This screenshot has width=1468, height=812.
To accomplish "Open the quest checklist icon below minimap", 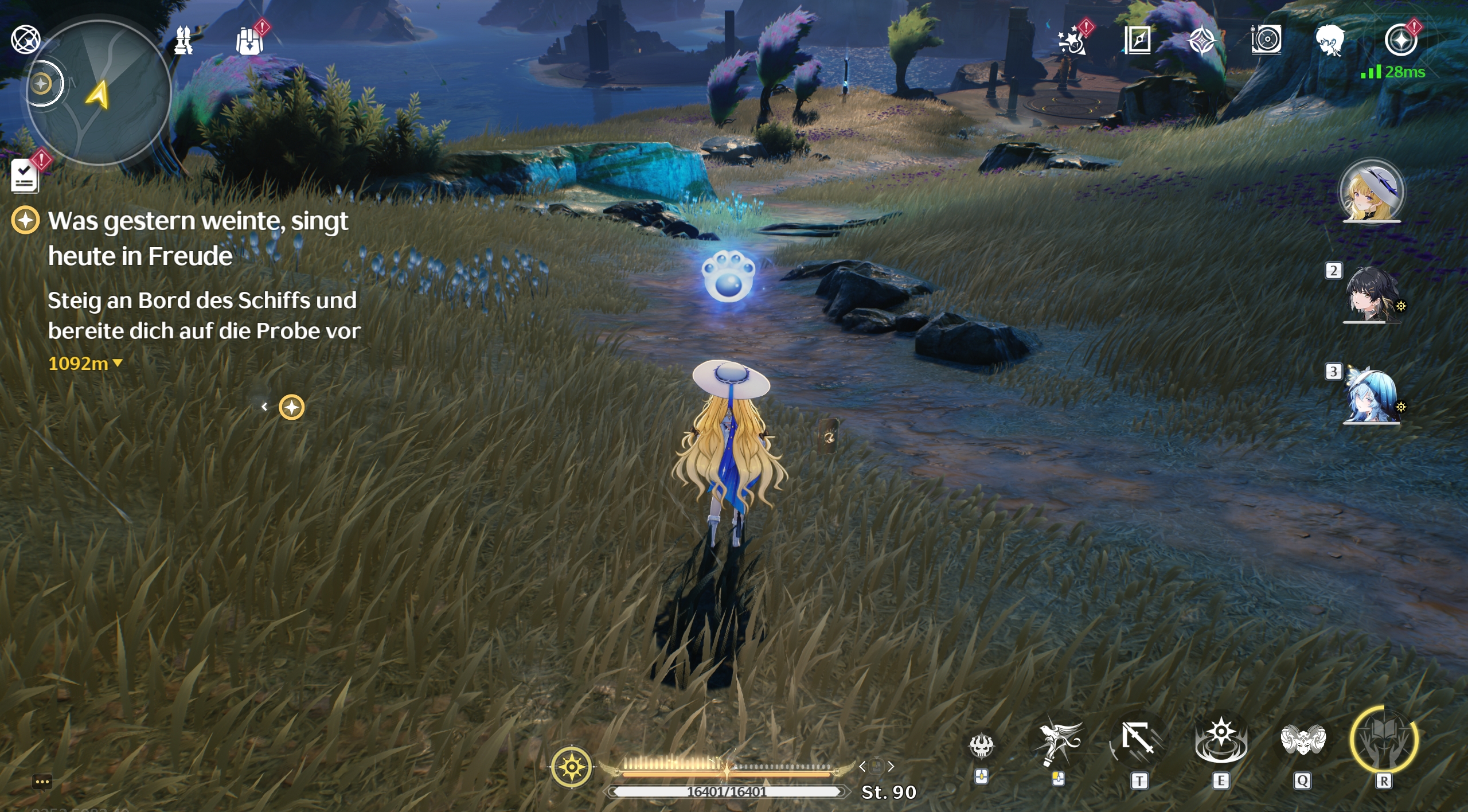I will point(24,175).
